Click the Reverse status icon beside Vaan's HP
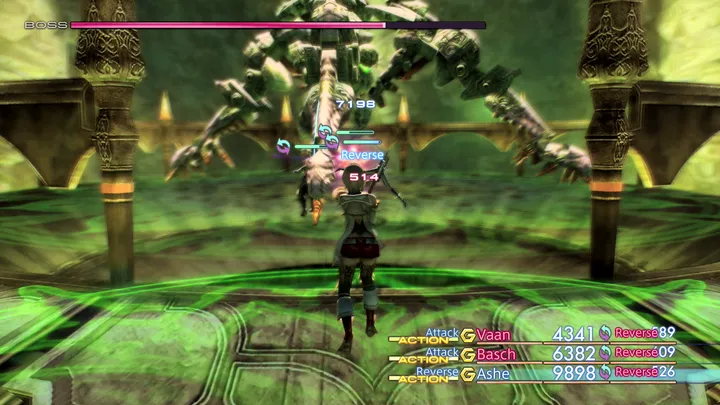The height and width of the screenshot is (405, 720). coord(605,334)
